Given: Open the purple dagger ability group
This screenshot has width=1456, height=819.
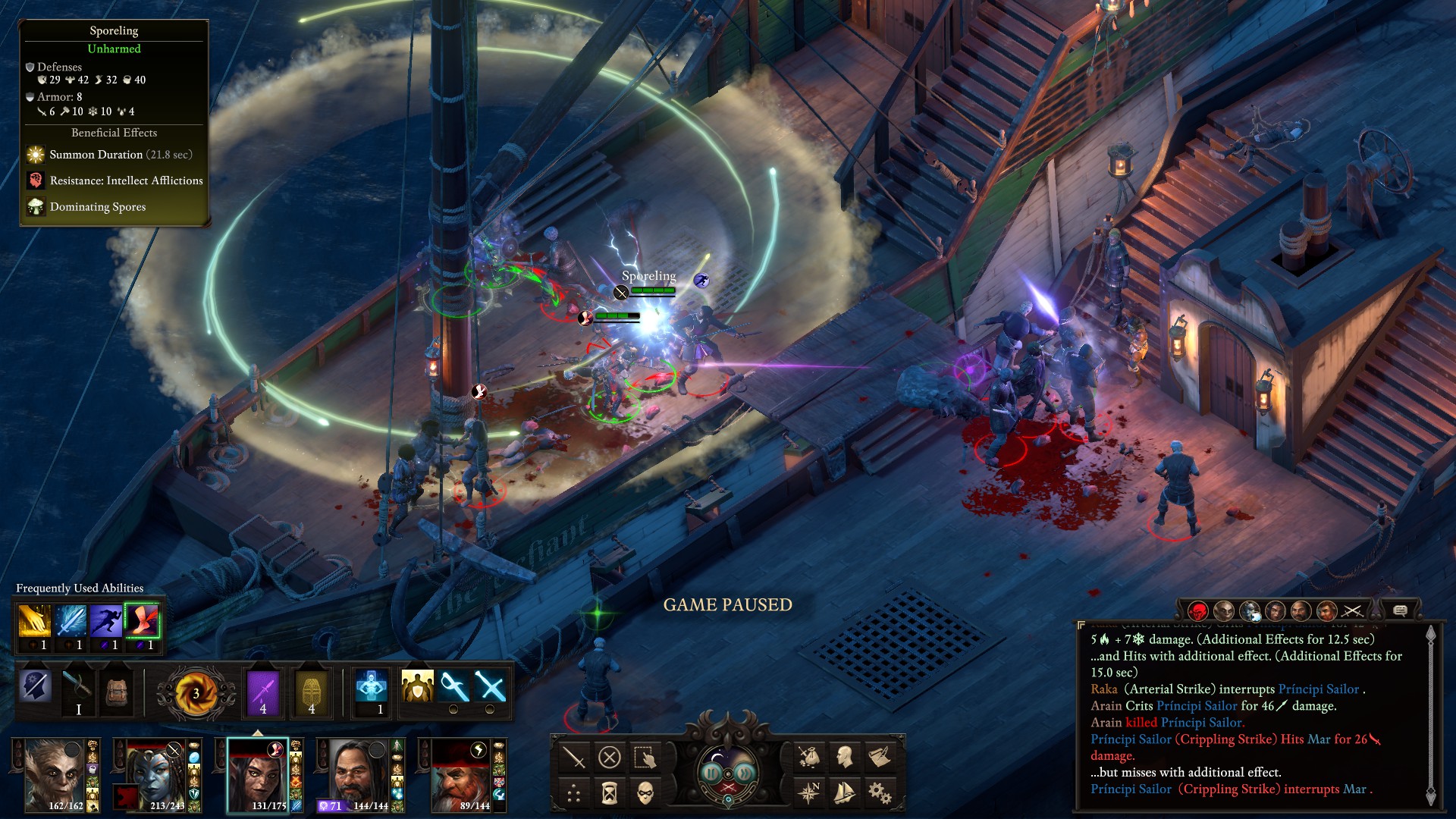Looking at the screenshot, I should point(263,692).
